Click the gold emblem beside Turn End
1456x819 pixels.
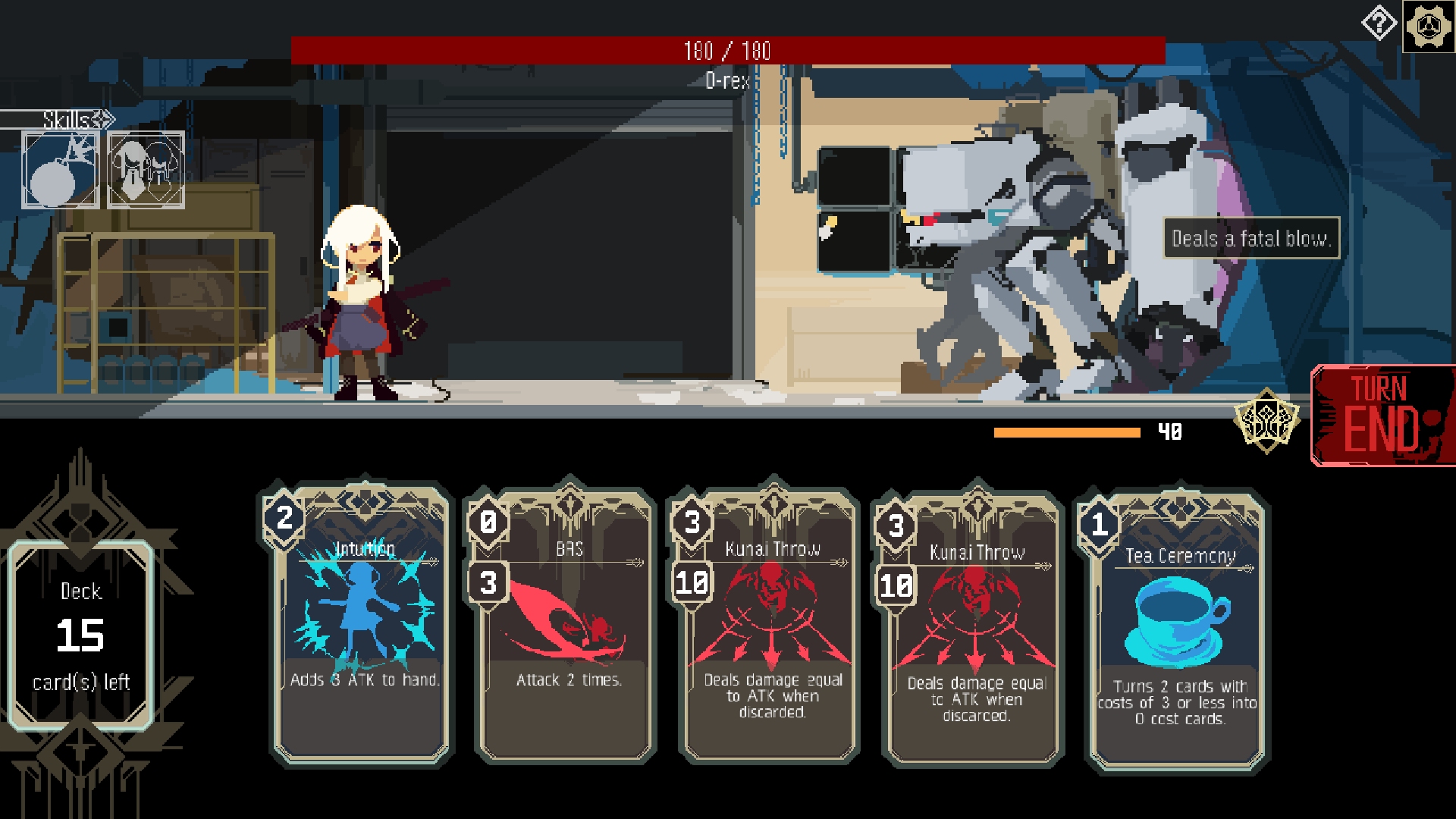point(1266,420)
